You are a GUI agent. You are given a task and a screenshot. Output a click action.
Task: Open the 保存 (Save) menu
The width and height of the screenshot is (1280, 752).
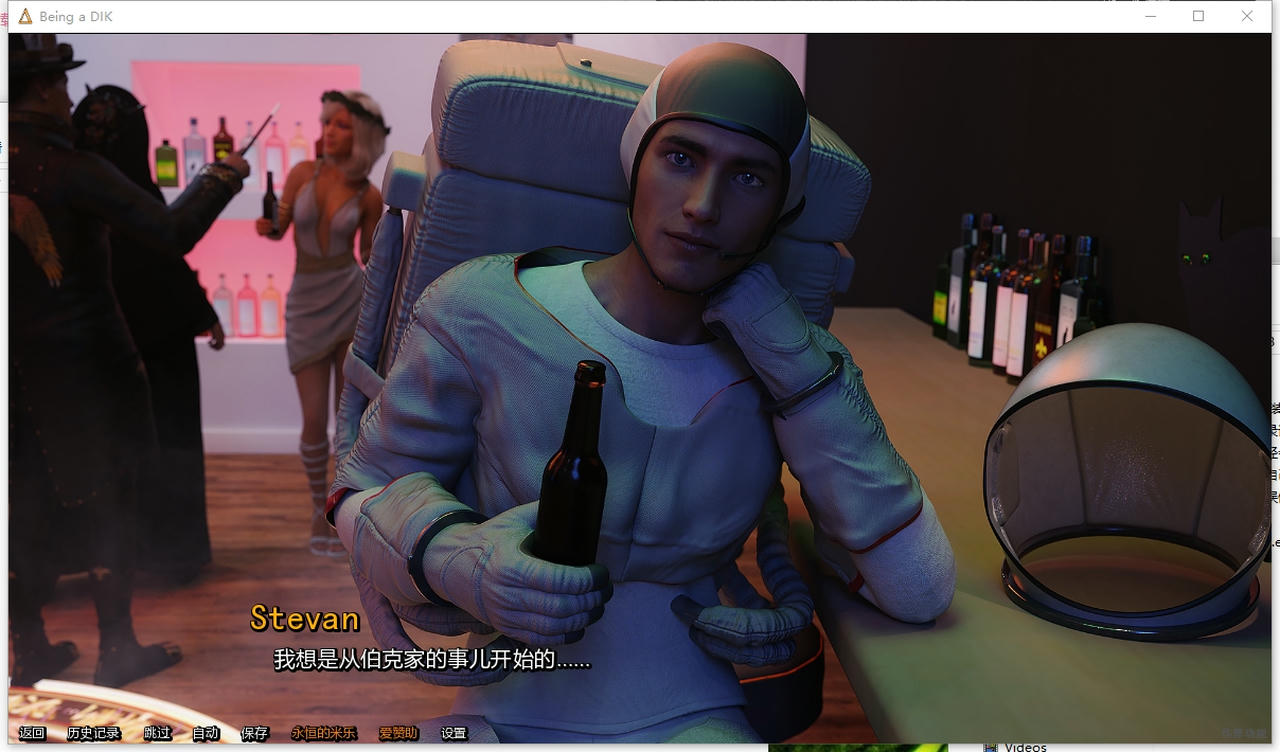coord(255,733)
